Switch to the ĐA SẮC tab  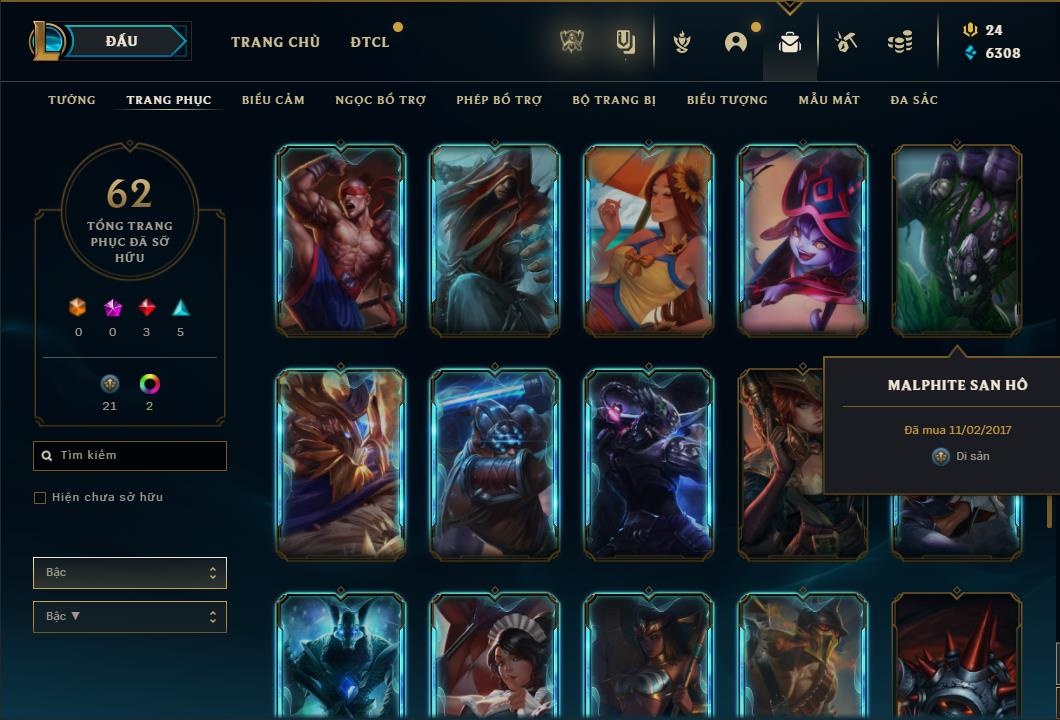[914, 100]
